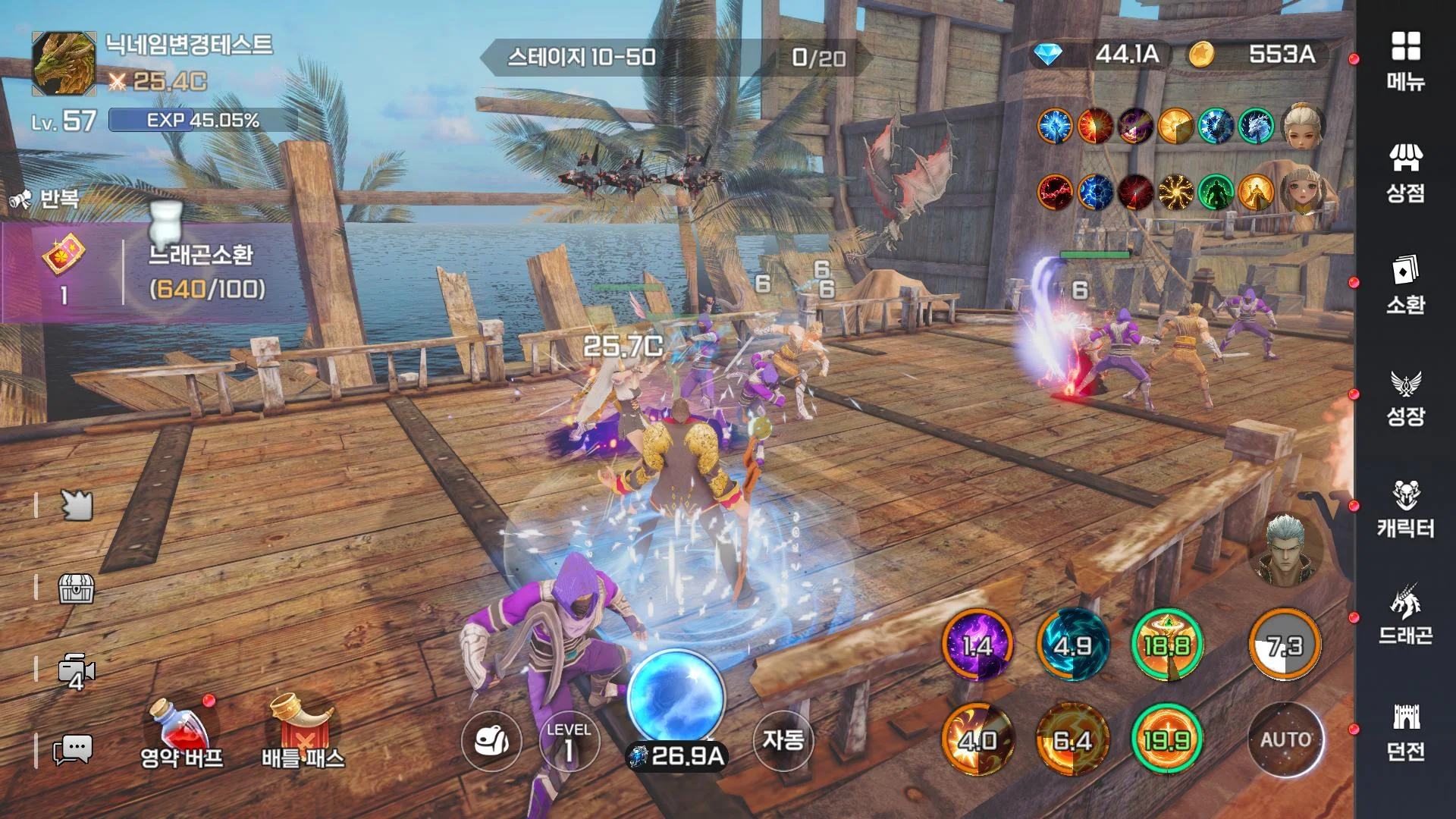
Task: Toggle the 자동 auto button
Action: click(783, 739)
